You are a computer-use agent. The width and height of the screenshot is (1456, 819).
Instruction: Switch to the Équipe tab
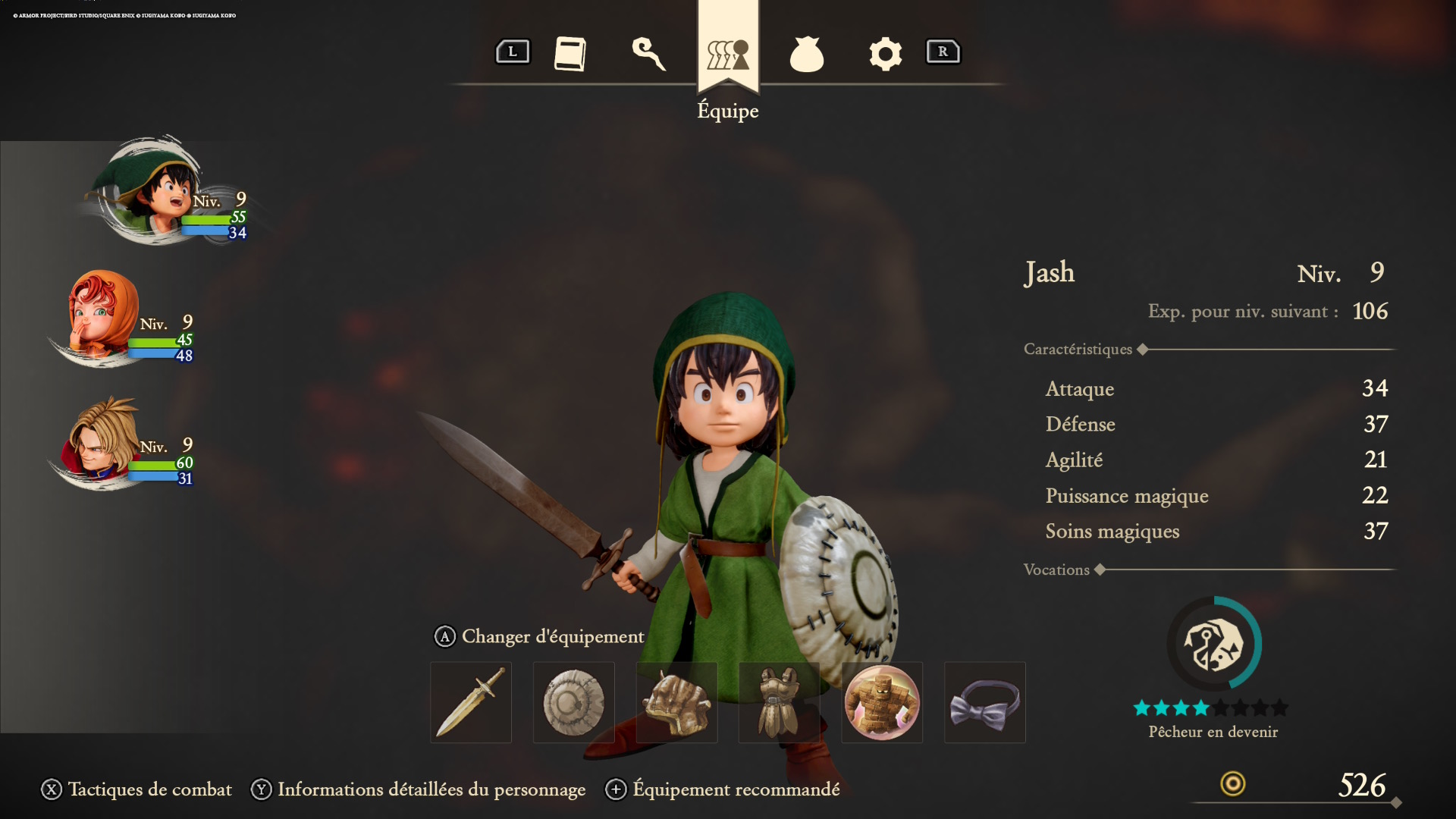pos(727,53)
